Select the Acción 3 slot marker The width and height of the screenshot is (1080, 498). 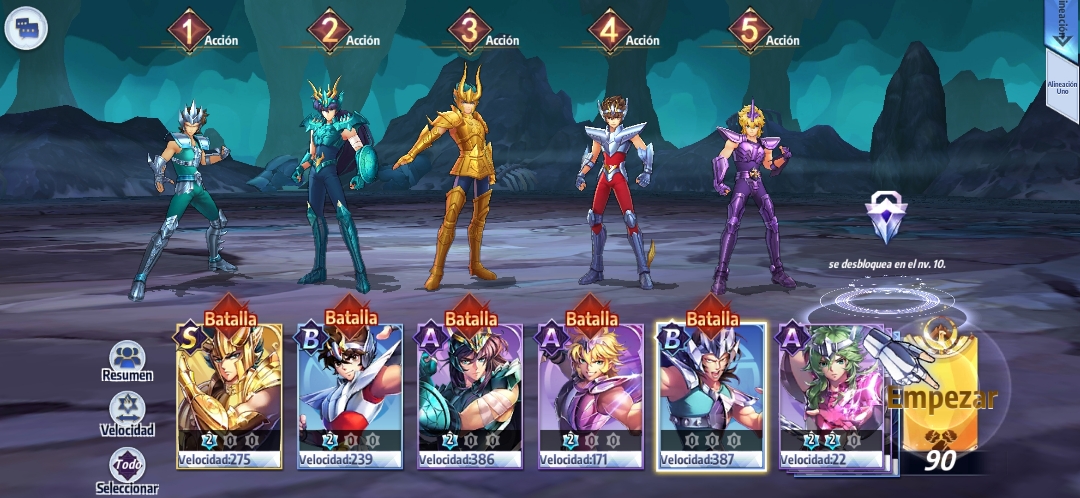pos(468,33)
